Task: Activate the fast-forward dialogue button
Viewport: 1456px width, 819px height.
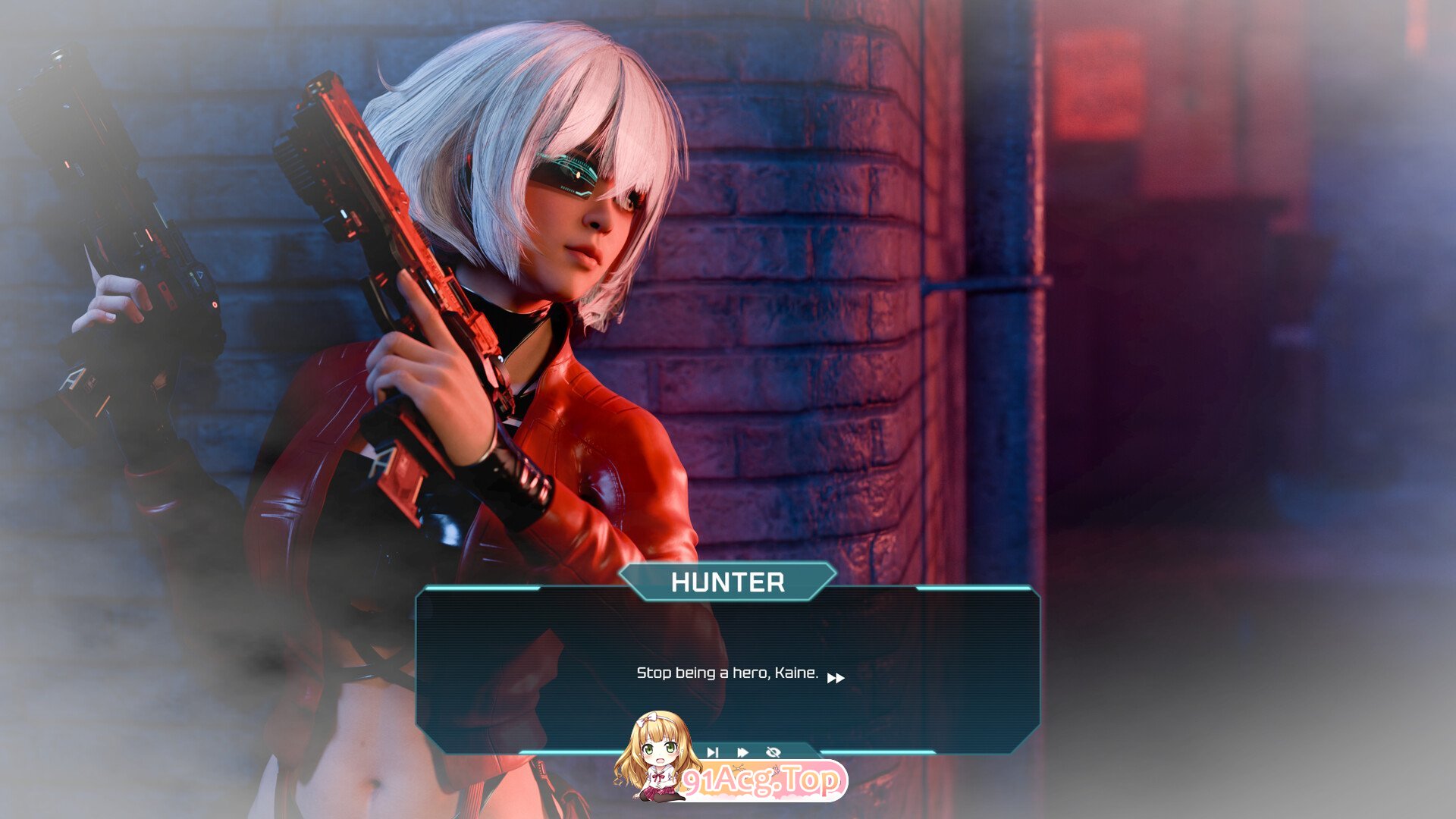Action: coord(742,752)
